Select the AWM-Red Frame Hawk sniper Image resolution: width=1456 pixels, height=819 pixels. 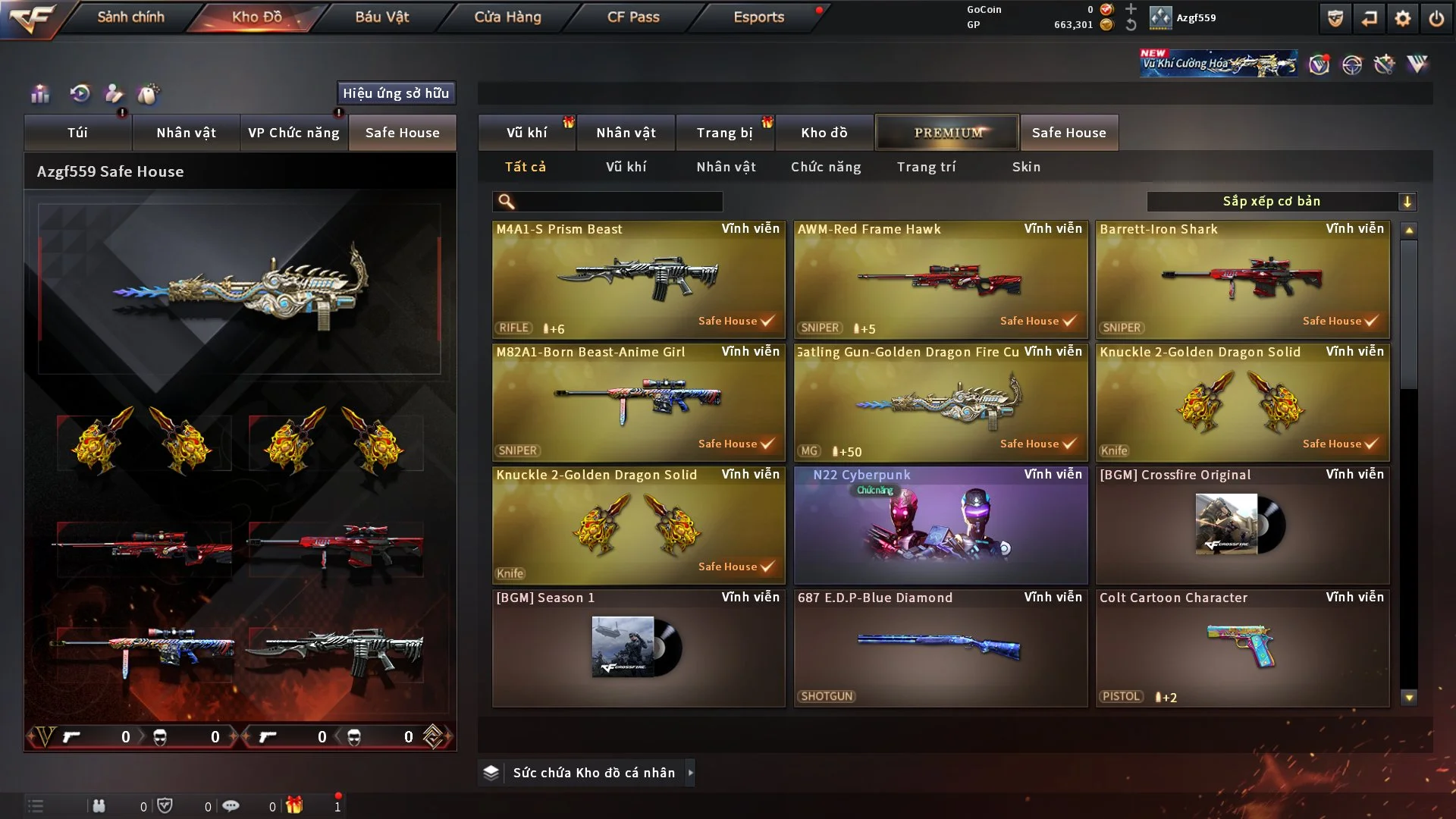(x=940, y=279)
